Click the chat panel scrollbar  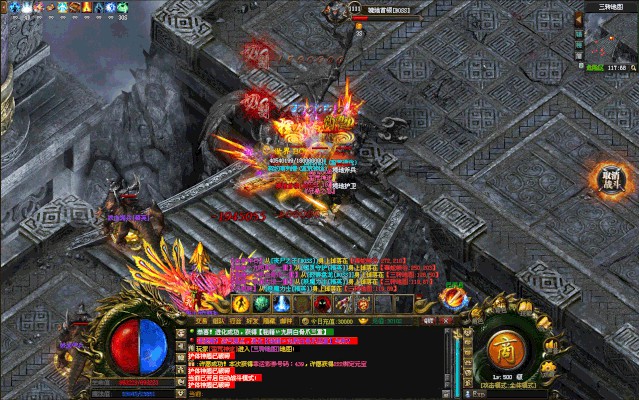449,360
